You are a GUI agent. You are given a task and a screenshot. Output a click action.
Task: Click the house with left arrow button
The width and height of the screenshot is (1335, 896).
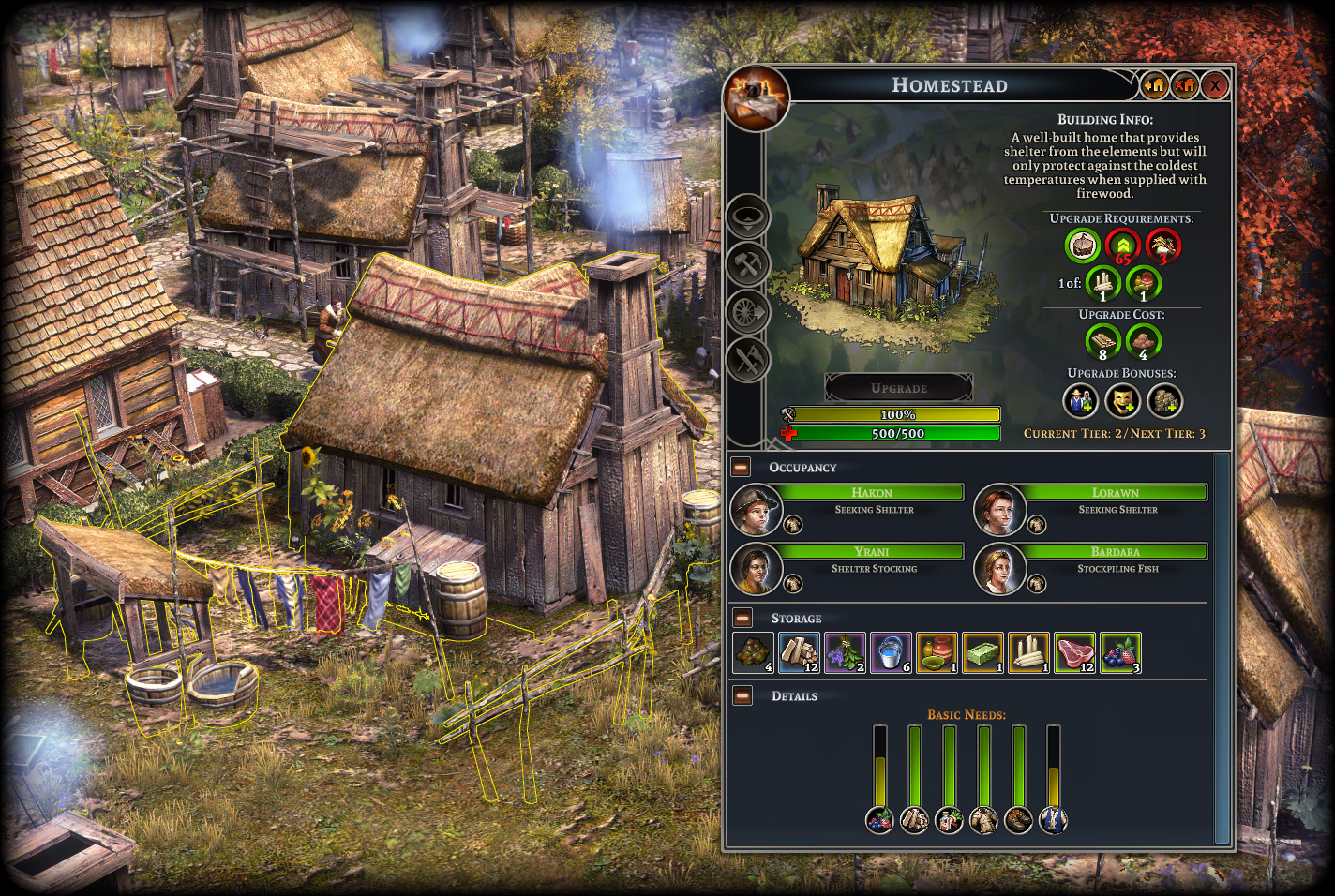[x=1154, y=86]
